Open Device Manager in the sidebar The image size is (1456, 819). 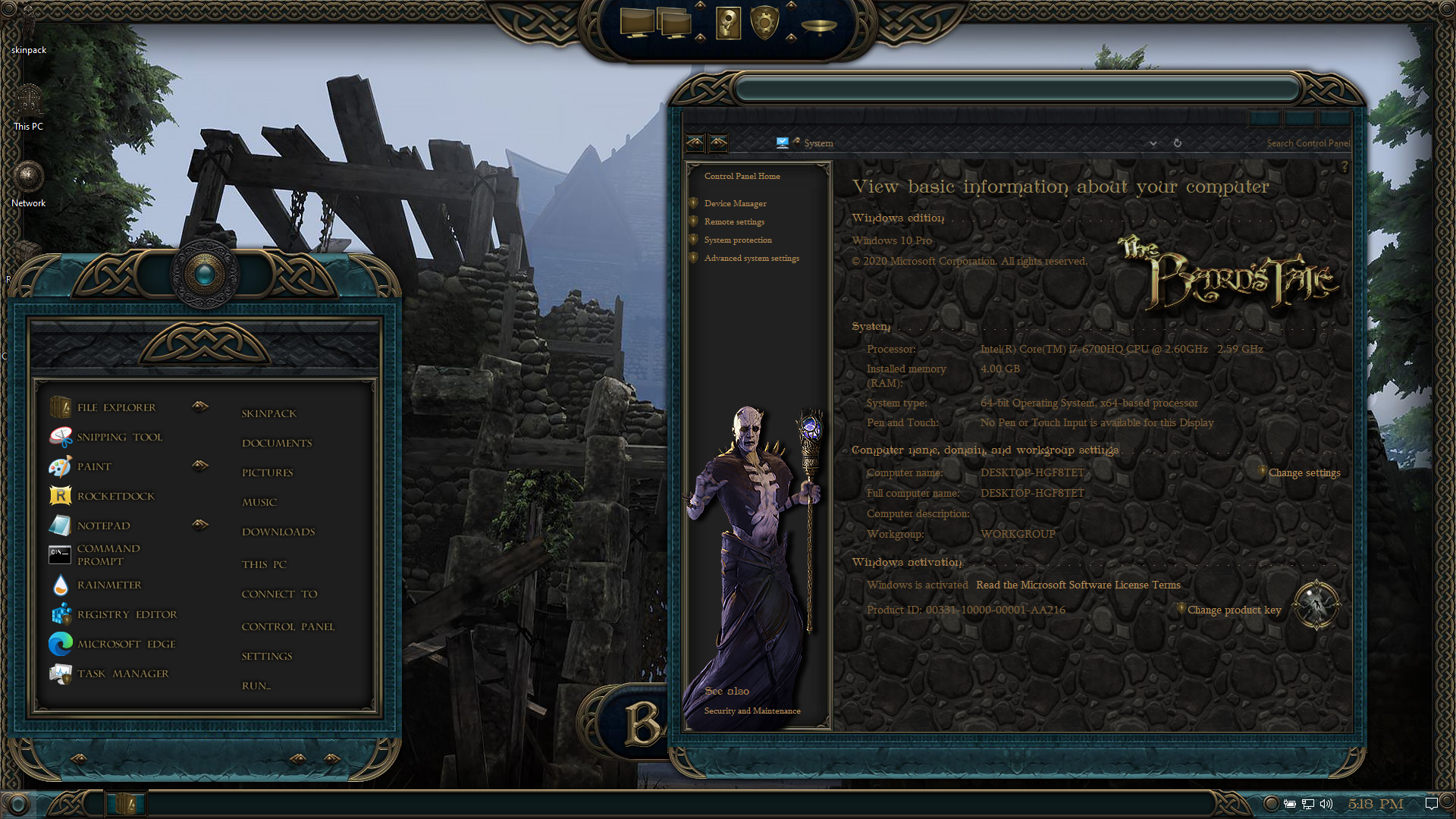735,203
